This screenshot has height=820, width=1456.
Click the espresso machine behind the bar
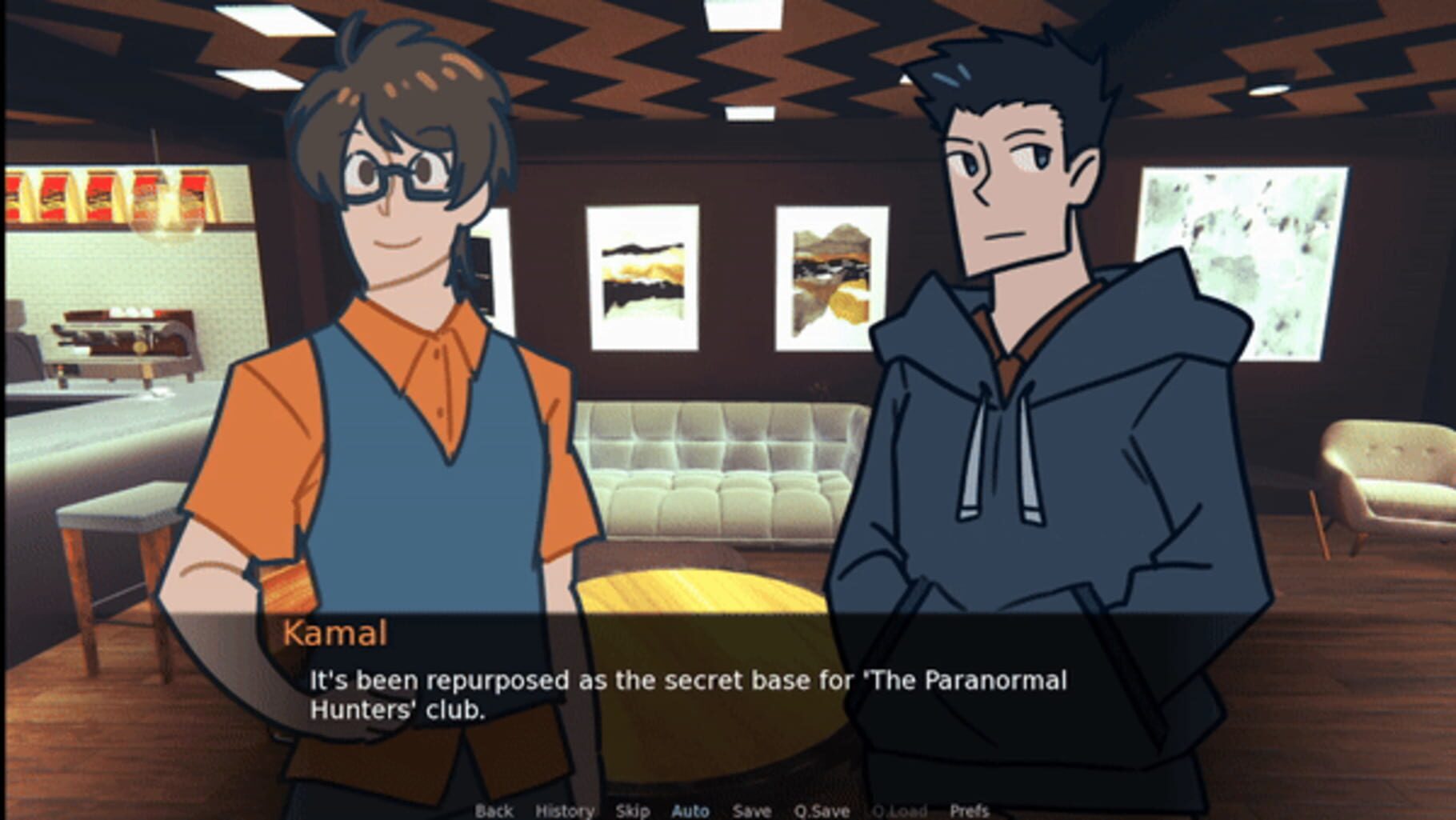[x=120, y=344]
